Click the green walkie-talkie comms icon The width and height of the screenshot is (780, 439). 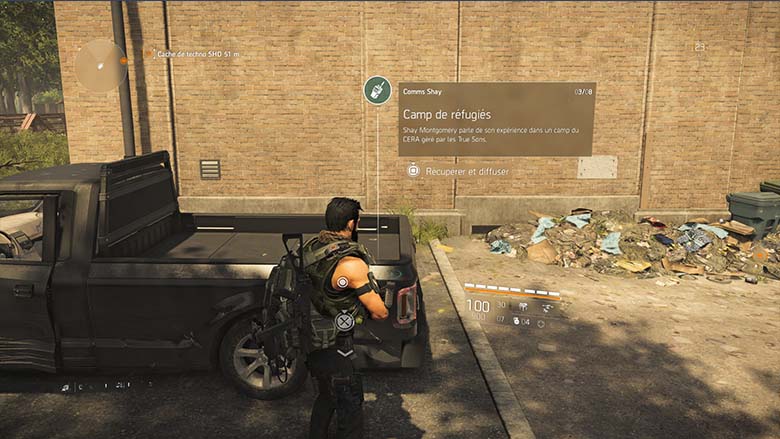[x=377, y=90]
